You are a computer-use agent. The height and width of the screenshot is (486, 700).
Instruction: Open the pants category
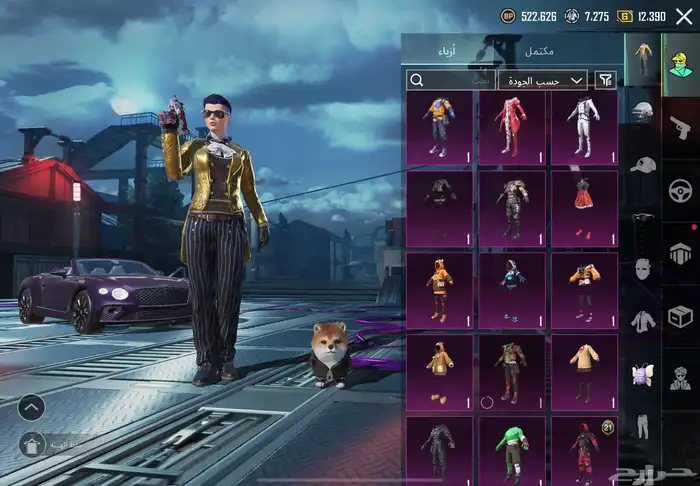(x=643, y=425)
